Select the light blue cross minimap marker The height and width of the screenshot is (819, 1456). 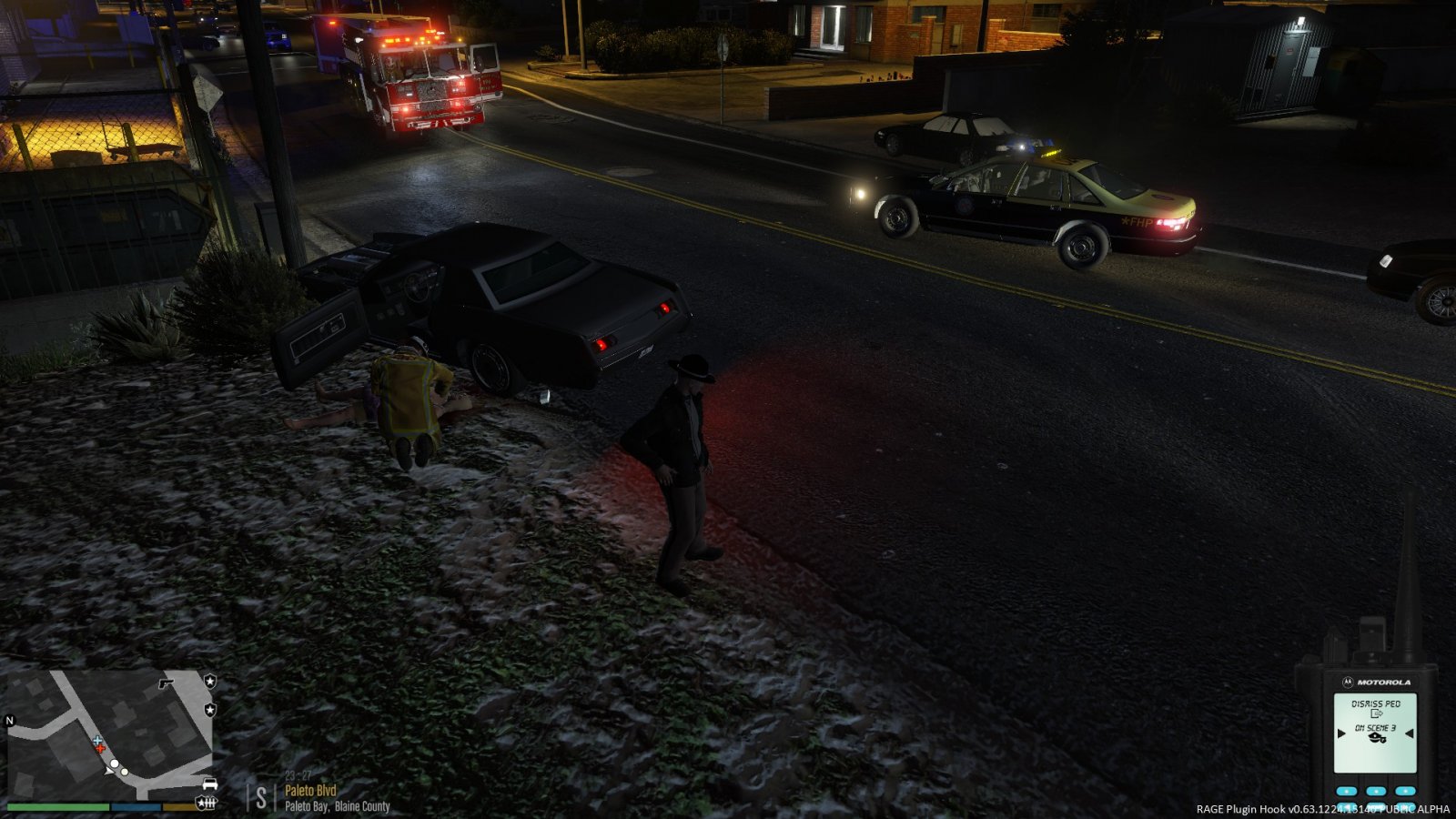[97, 742]
